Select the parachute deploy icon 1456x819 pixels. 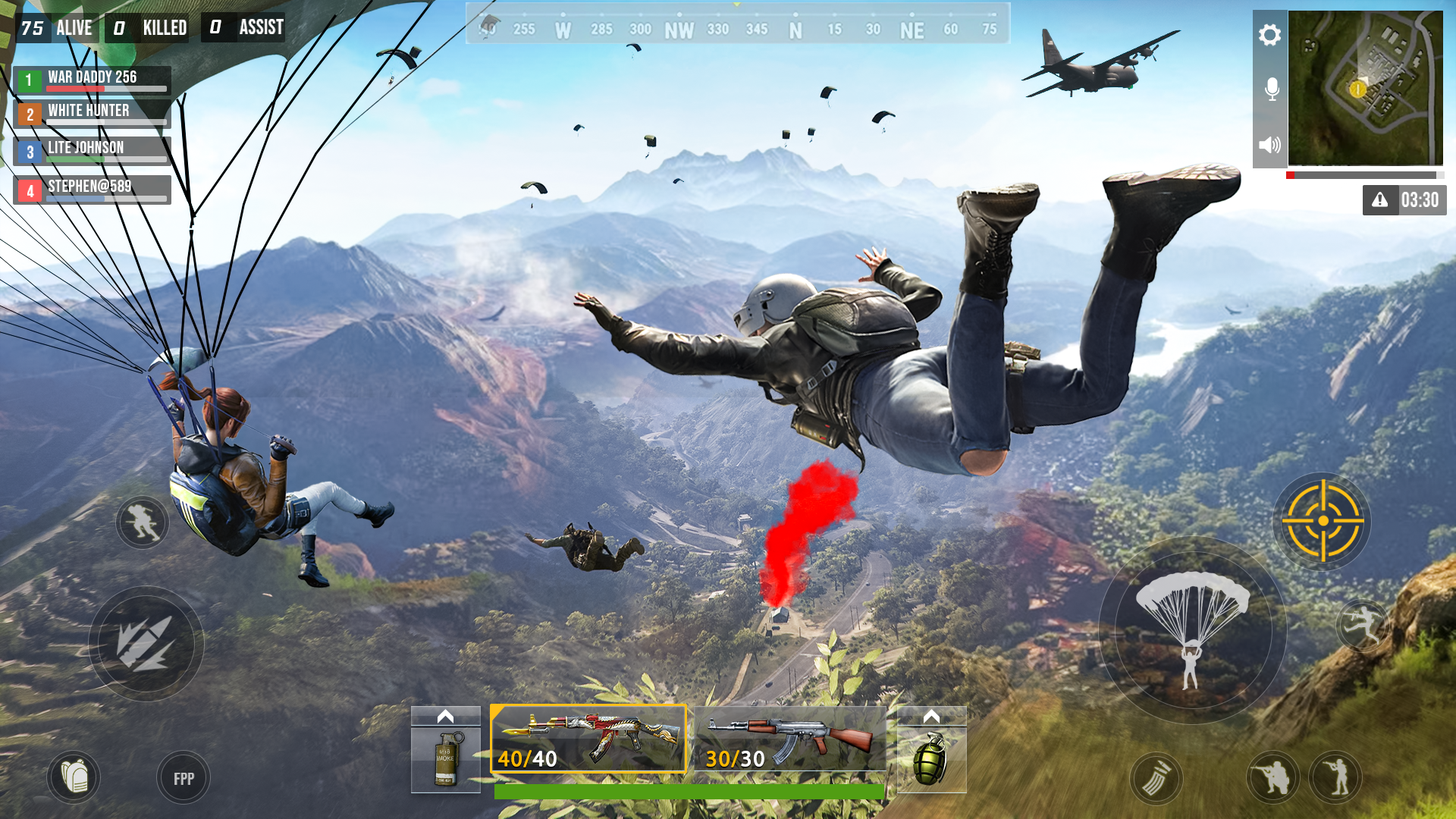(x=1191, y=637)
